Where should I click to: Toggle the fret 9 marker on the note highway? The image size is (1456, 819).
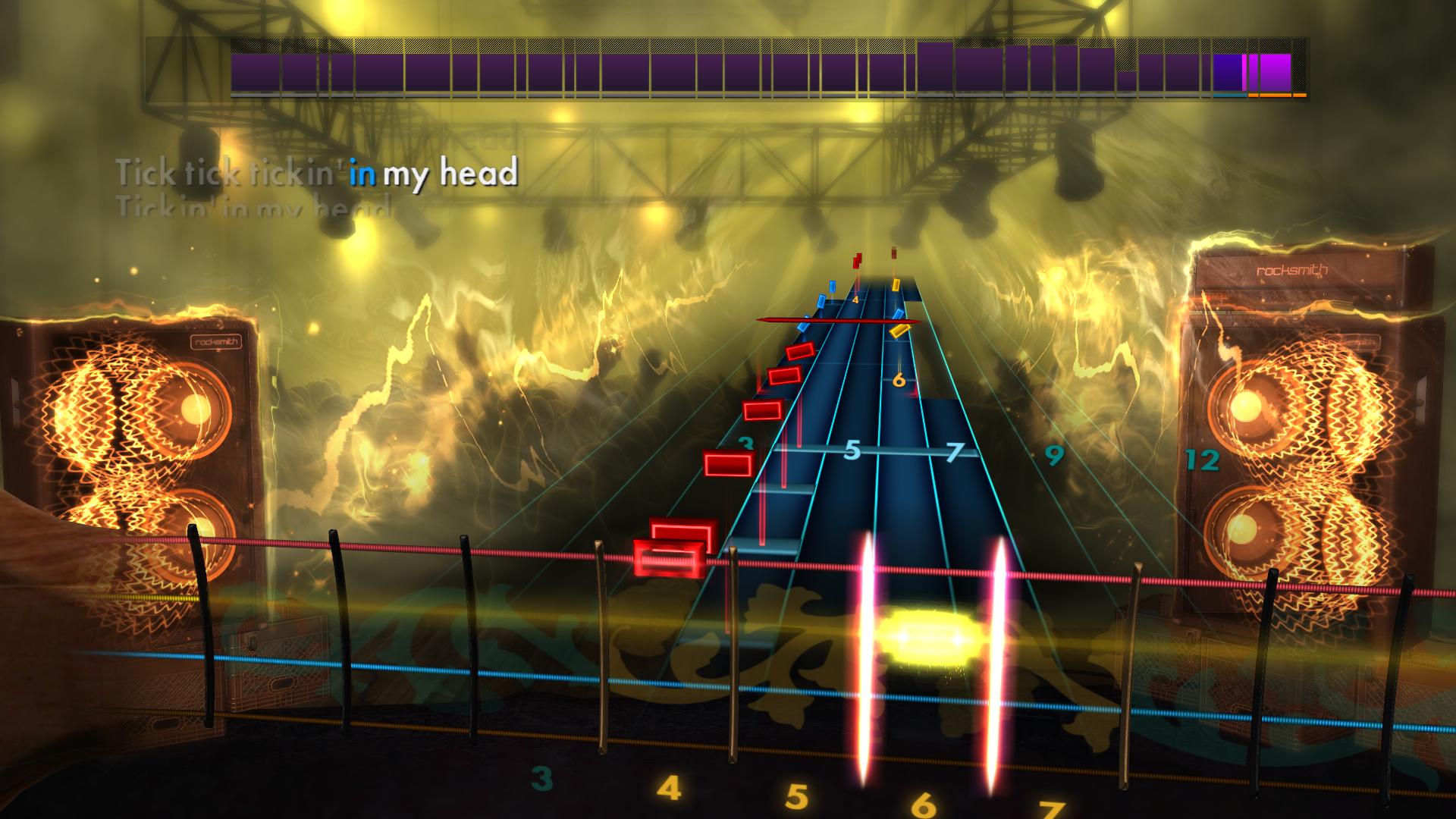point(1054,455)
